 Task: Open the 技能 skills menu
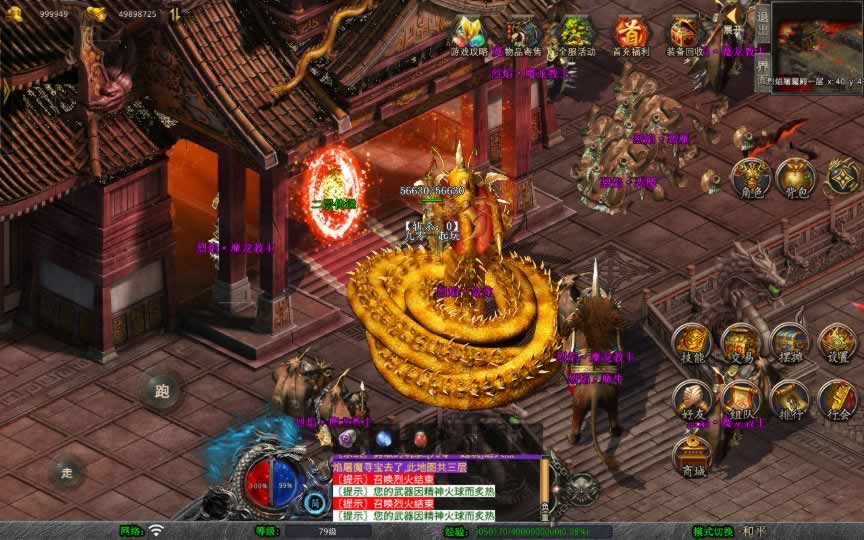point(692,343)
